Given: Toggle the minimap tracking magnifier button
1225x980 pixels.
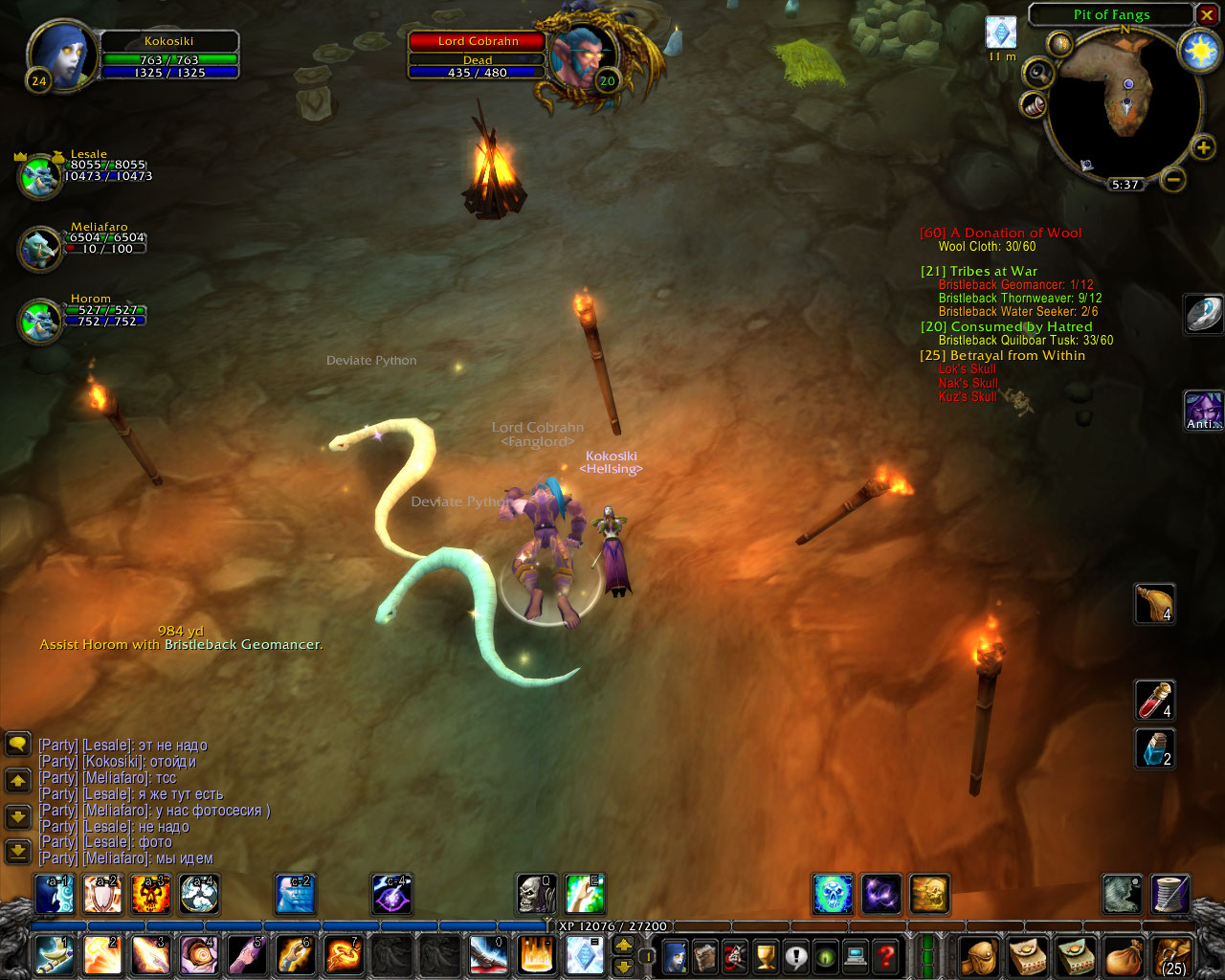Looking at the screenshot, I should (x=1037, y=73).
